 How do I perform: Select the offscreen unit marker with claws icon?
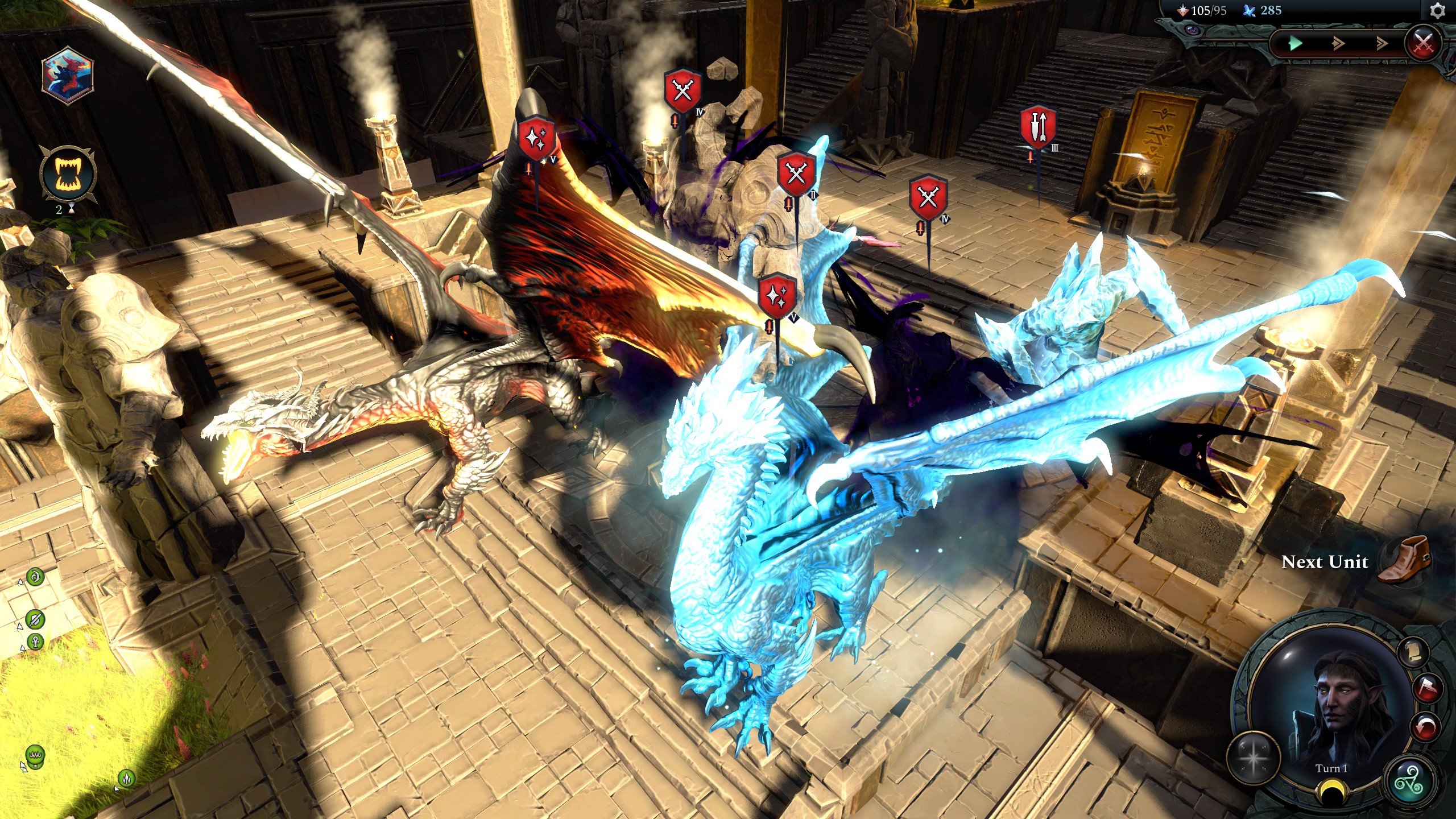pyautogui.click(x=35, y=755)
